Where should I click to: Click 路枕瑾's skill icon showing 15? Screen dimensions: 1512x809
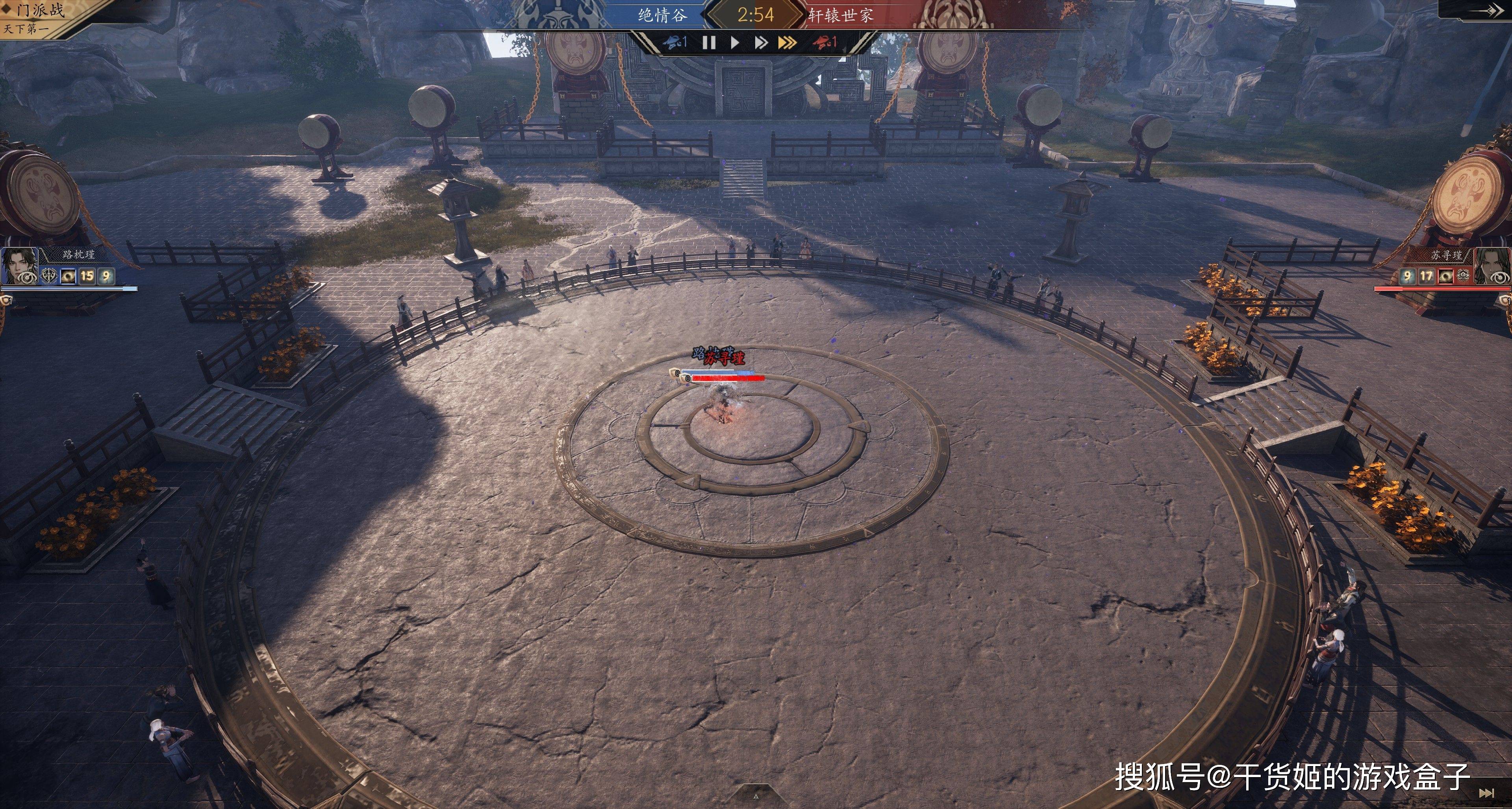[x=87, y=276]
